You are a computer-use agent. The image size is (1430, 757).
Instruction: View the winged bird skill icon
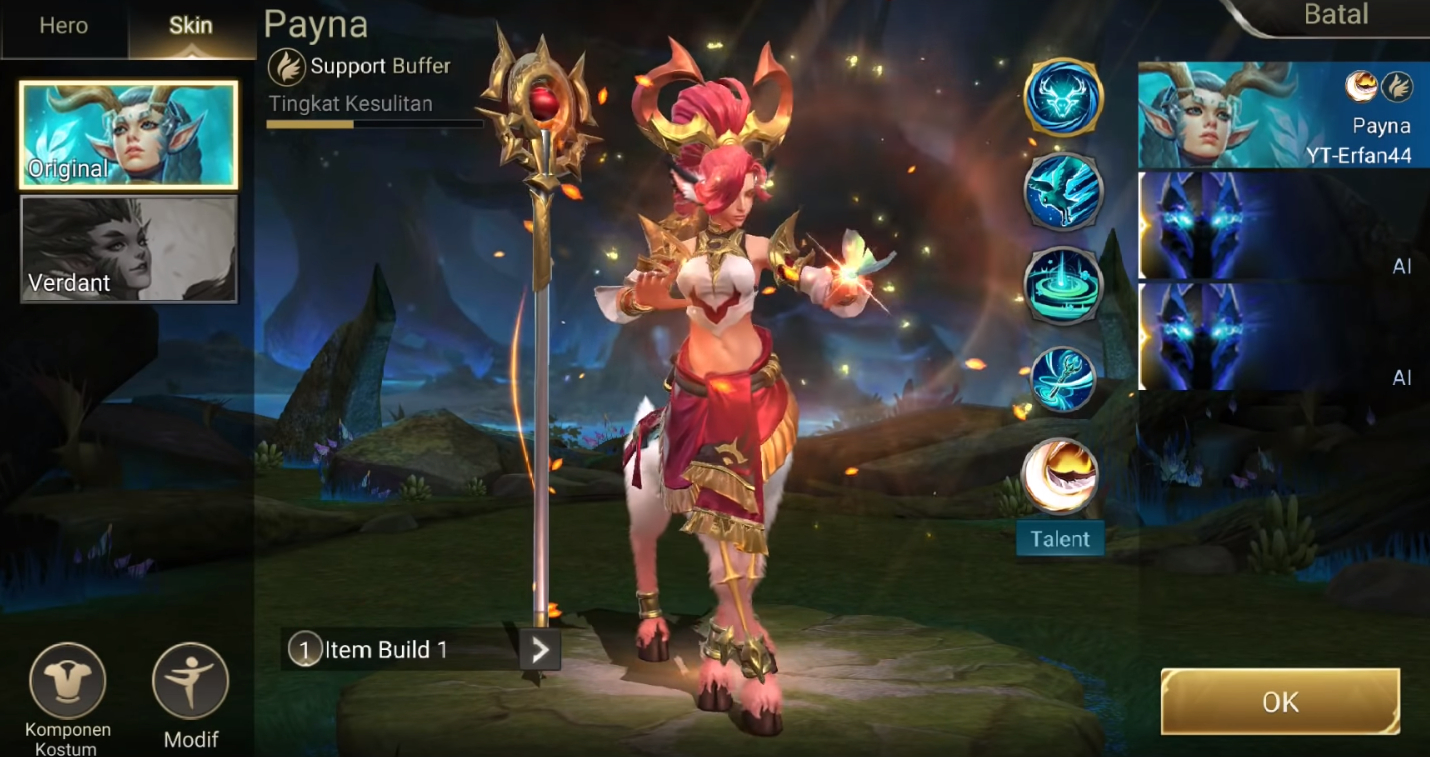1062,191
